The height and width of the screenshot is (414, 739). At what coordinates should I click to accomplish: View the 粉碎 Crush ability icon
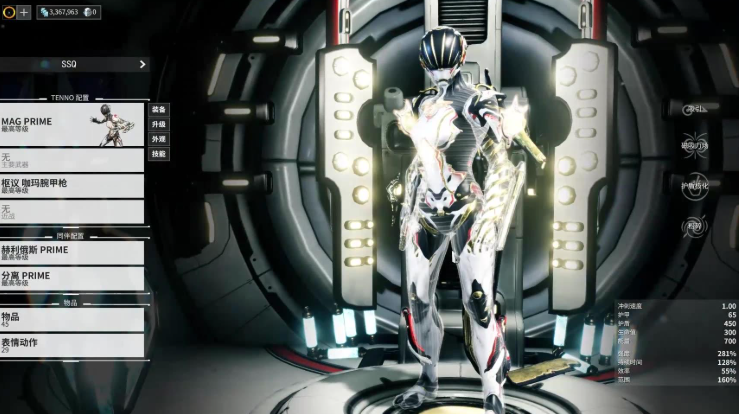coord(693,226)
